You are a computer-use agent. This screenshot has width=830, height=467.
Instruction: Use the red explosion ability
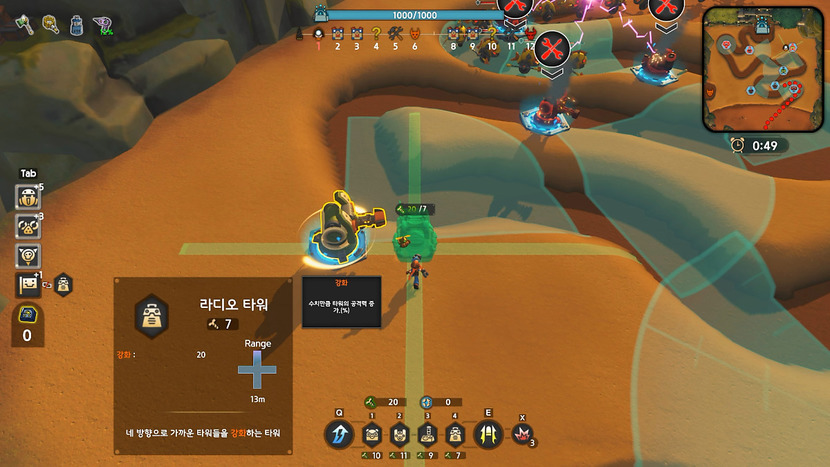coord(521,434)
